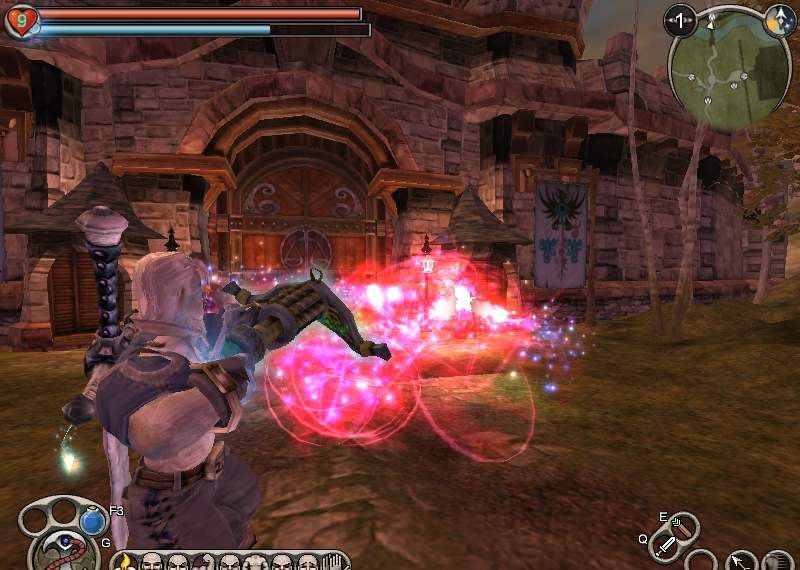The width and height of the screenshot is (800, 570).
Task: Activate the arrow cursor icon
Action: tap(740, 562)
